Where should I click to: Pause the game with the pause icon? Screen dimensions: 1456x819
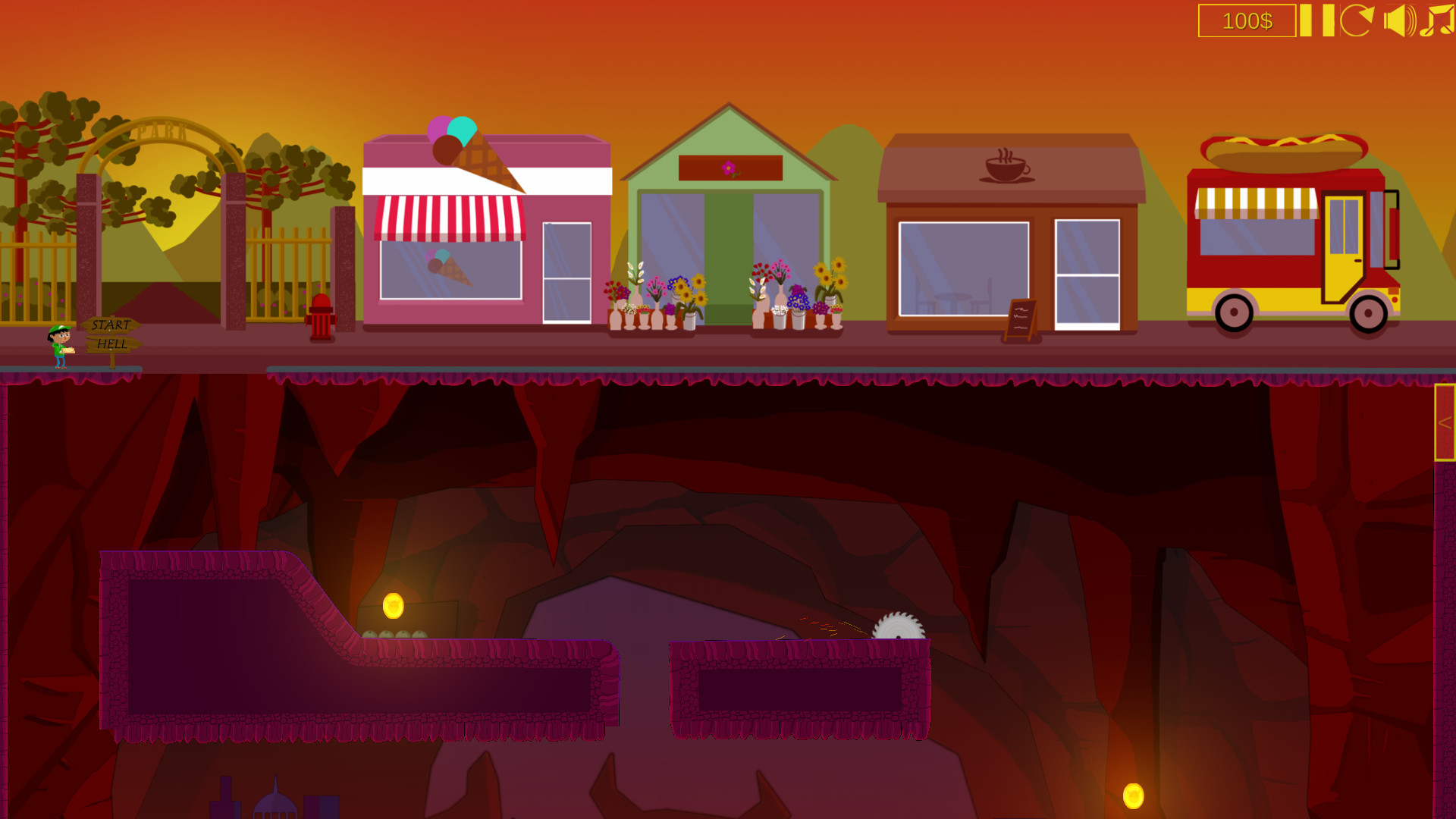[x=1316, y=21]
